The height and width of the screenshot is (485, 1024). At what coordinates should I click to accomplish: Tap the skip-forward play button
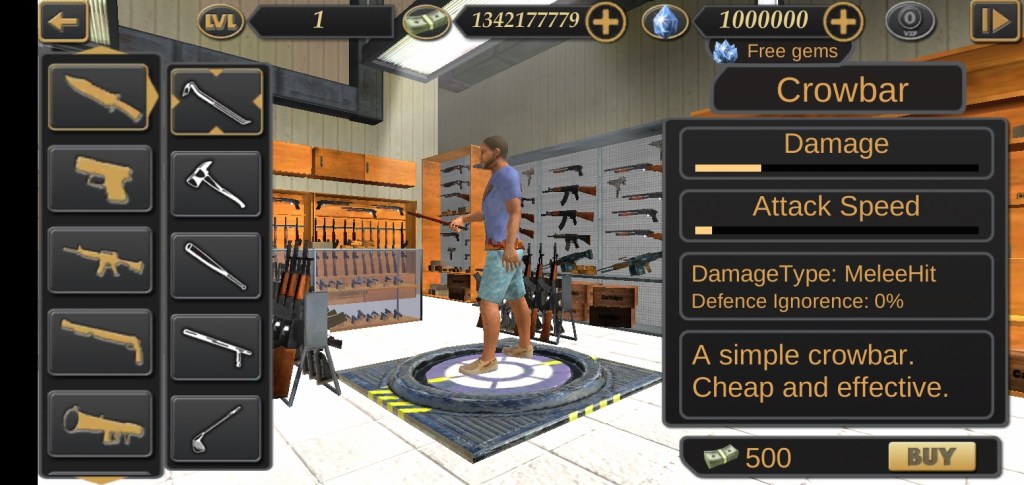coord(994,21)
